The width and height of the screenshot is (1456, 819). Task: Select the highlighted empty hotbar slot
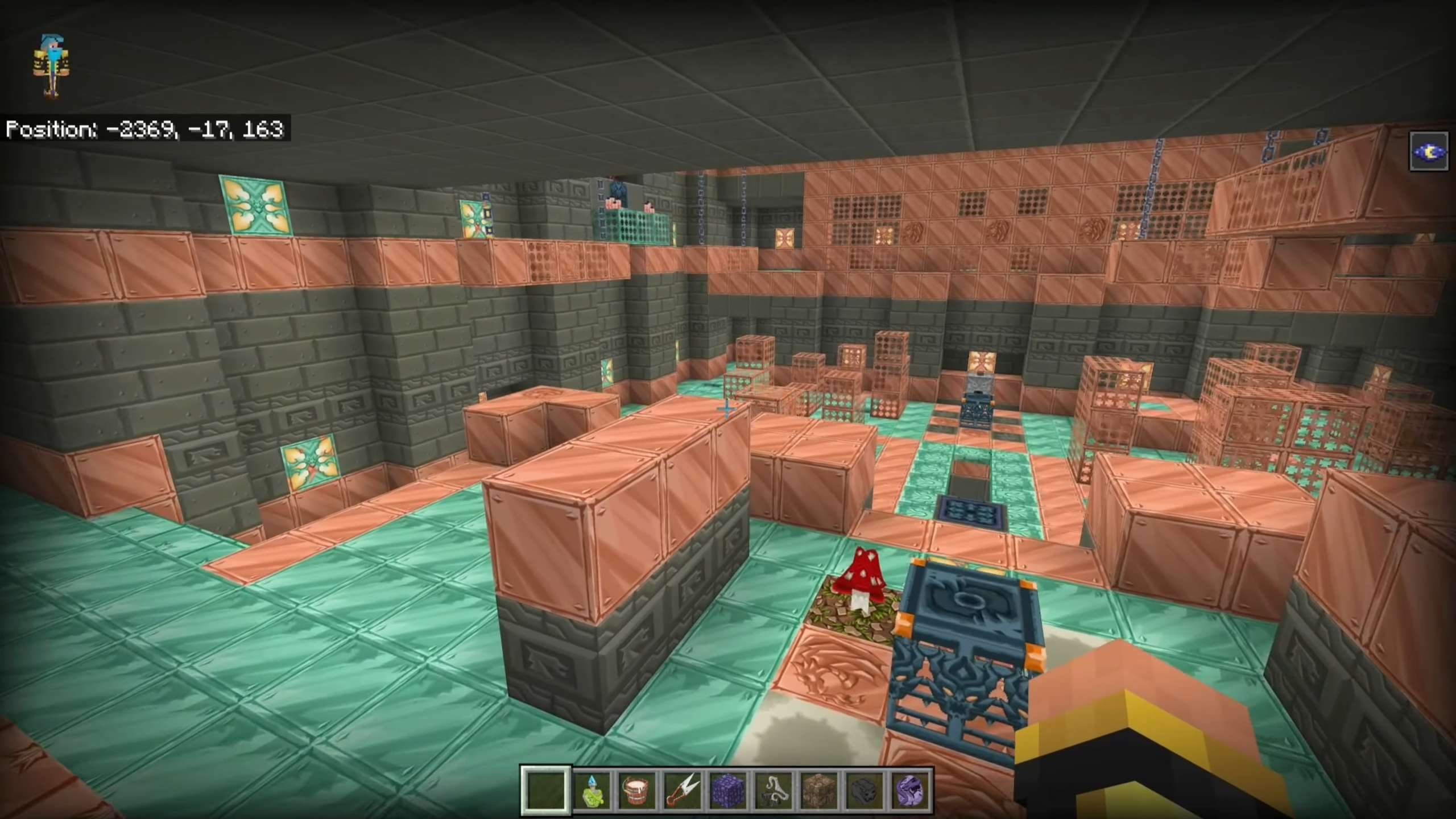pyautogui.click(x=545, y=791)
